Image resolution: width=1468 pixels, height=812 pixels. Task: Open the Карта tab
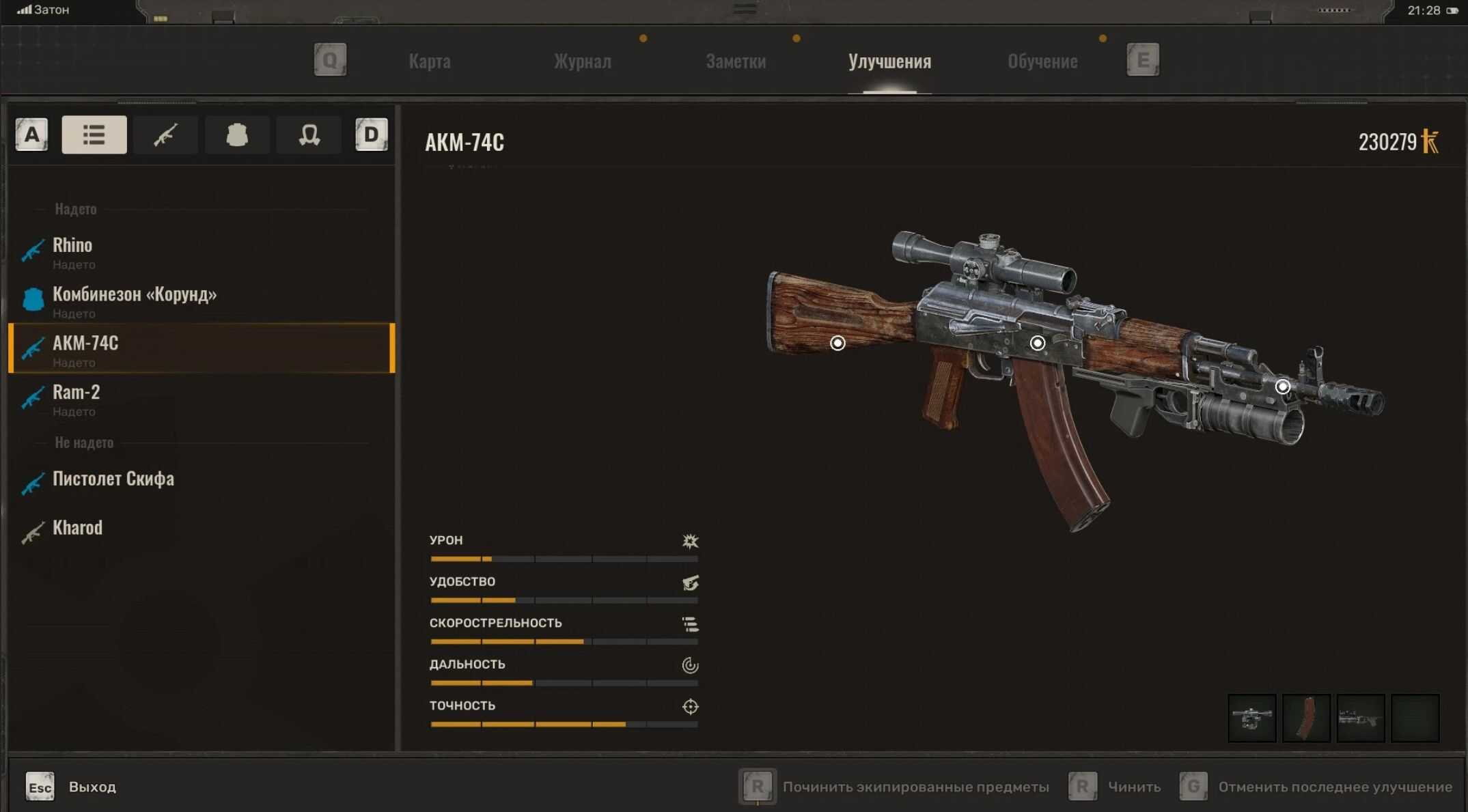(430, 61)
